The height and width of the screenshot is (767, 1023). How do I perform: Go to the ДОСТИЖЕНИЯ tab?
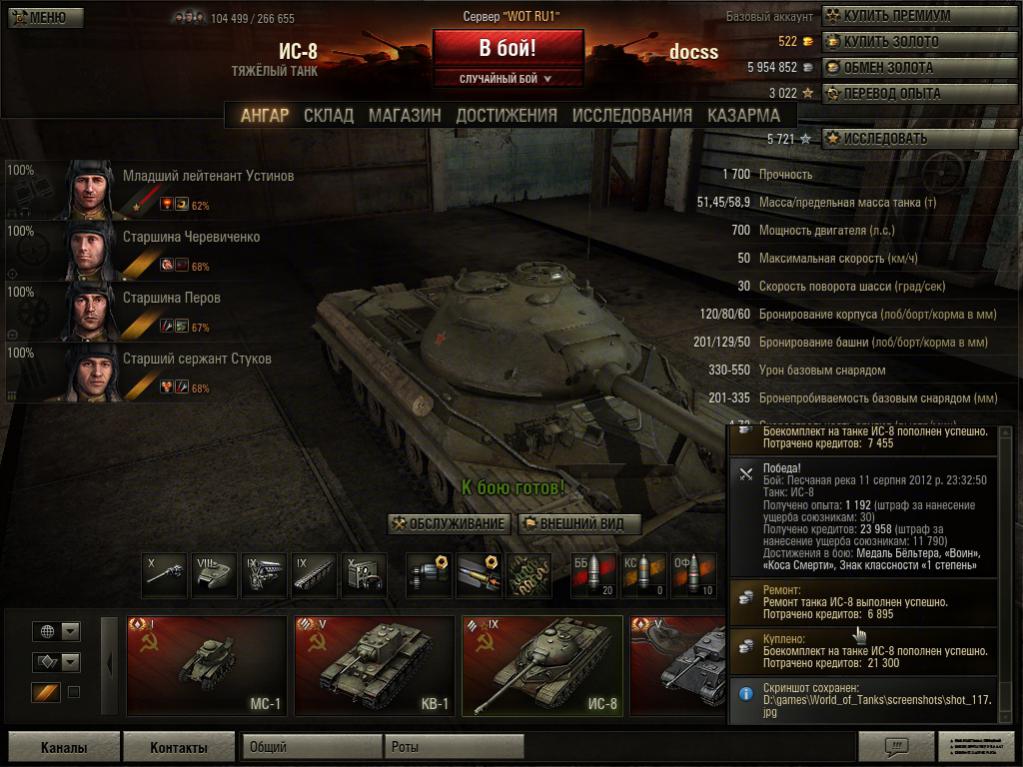tap(506, 115)
